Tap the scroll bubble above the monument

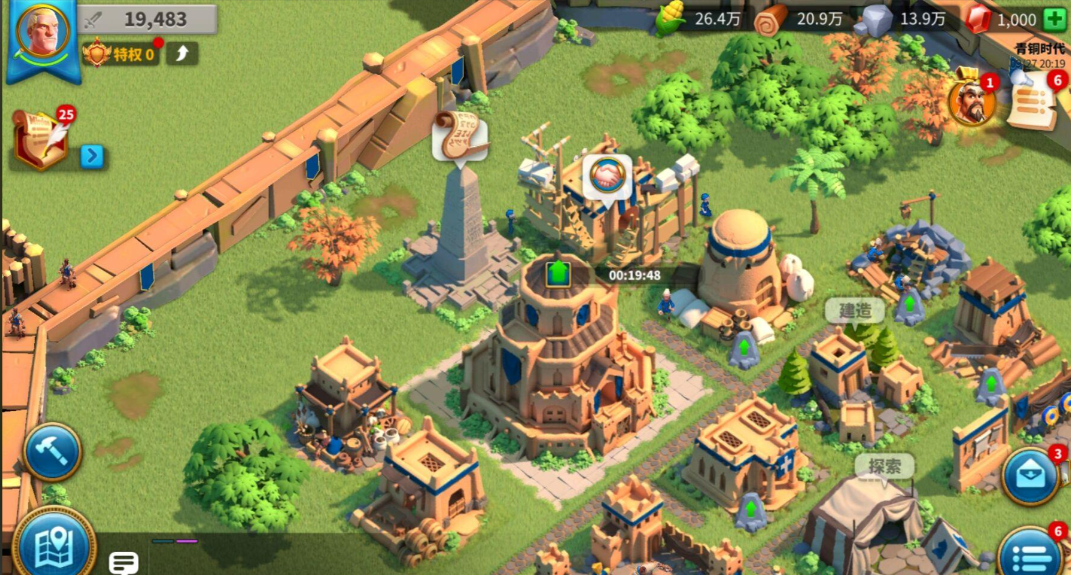pos(459,135)
